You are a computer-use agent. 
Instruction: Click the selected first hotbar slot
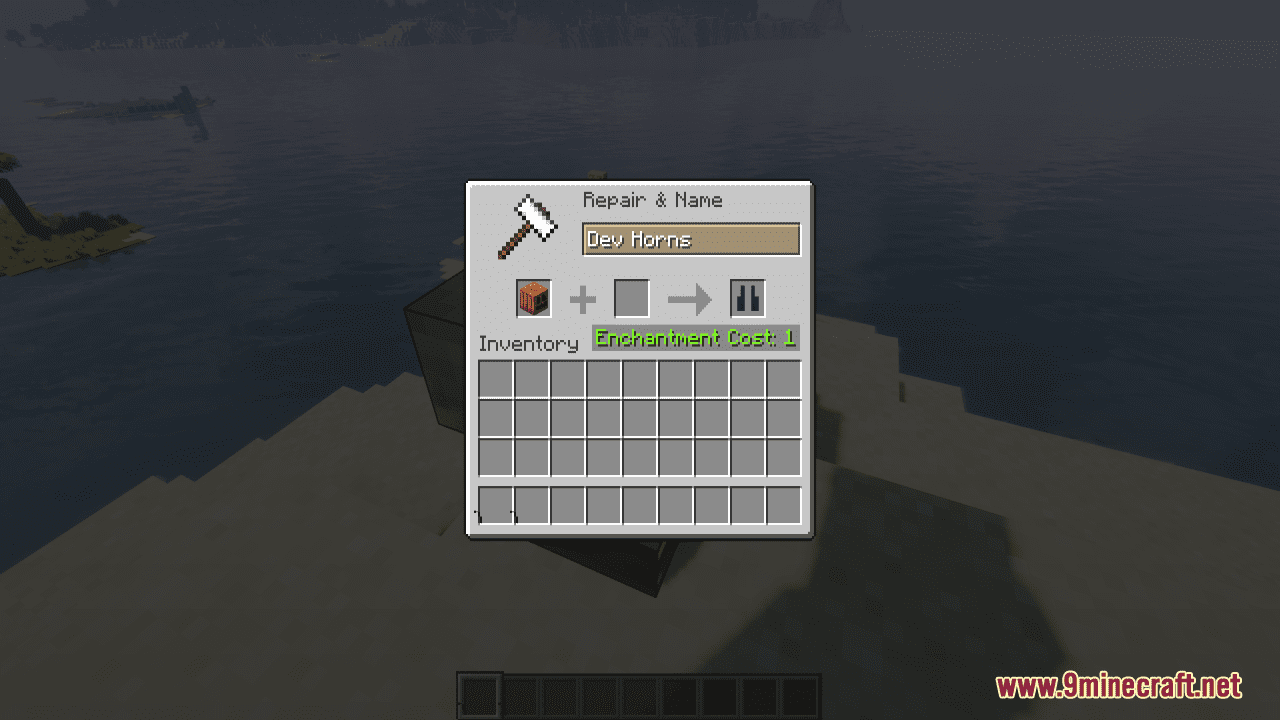pos(476,692)
